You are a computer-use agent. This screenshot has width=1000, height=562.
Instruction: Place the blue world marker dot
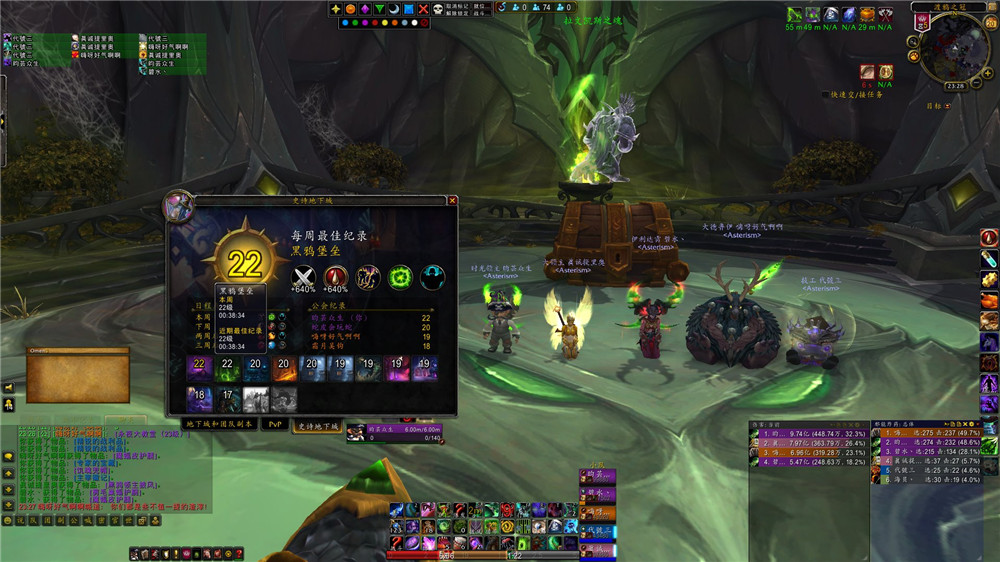click(x=343, y=23)
